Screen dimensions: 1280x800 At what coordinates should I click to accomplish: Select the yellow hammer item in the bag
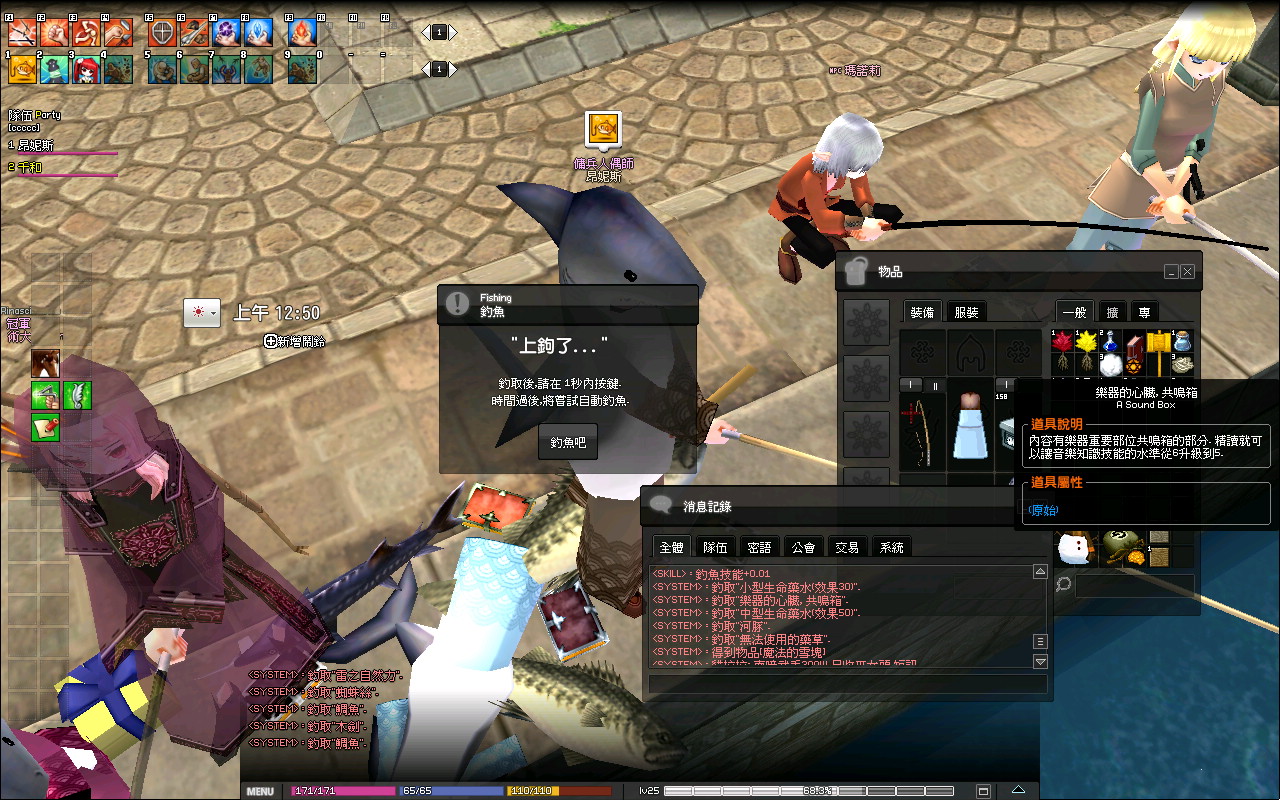click(1158, 342)
